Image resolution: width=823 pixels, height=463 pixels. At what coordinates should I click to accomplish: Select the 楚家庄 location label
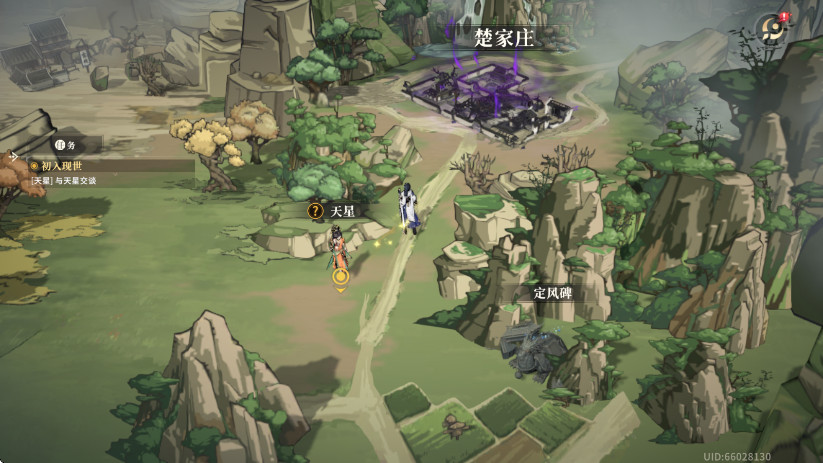505,38
